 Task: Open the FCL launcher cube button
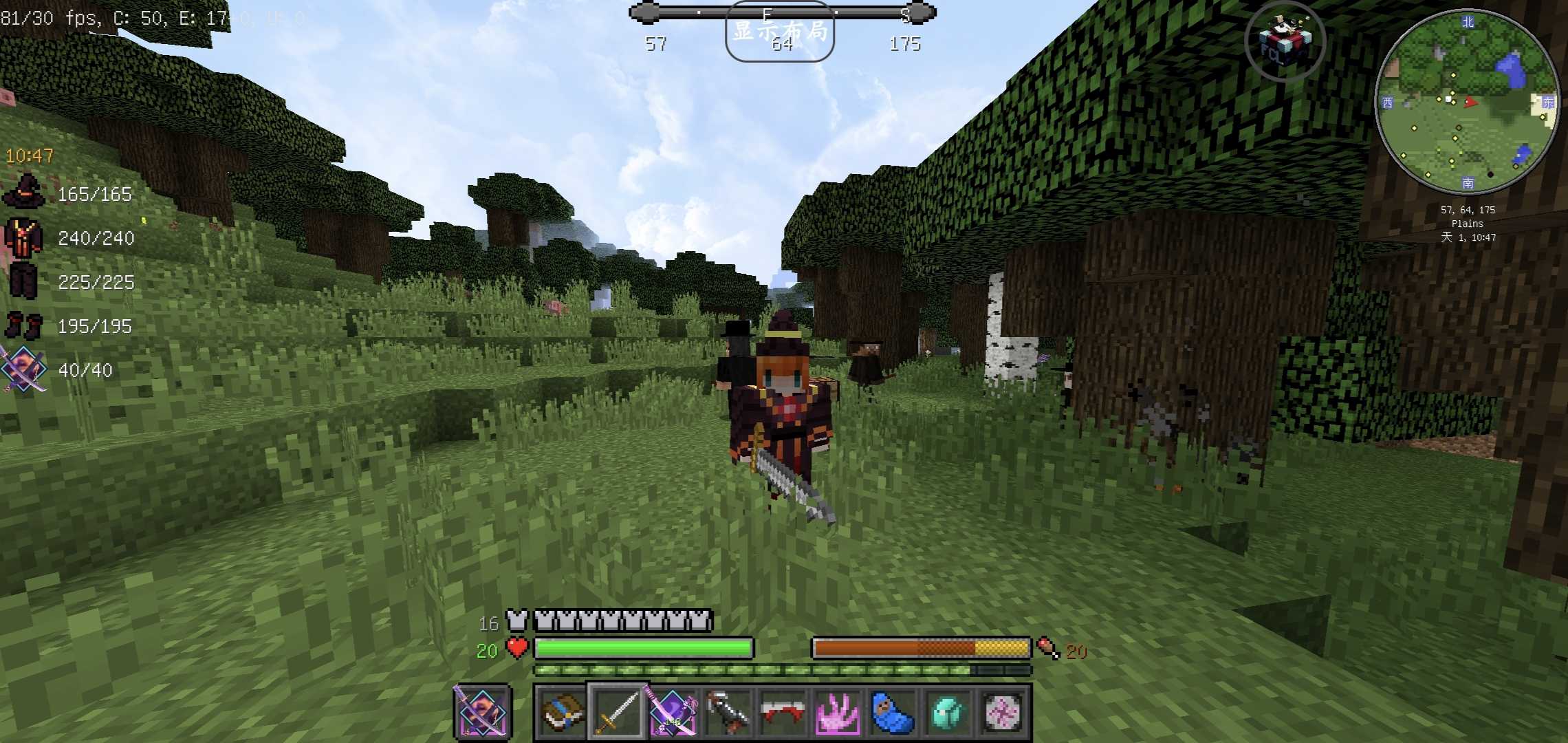coord(1285,41)
